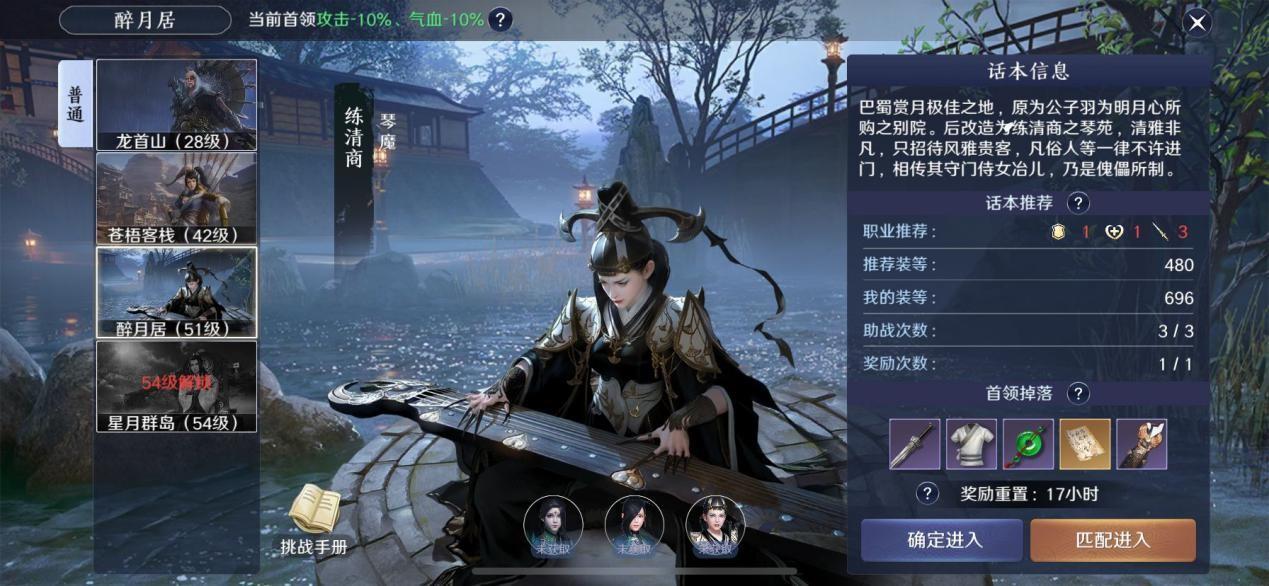This screenshot has height=586, width=1269.
Task: Inspect the white robe boss drop
Action: (x=971, y=445)
